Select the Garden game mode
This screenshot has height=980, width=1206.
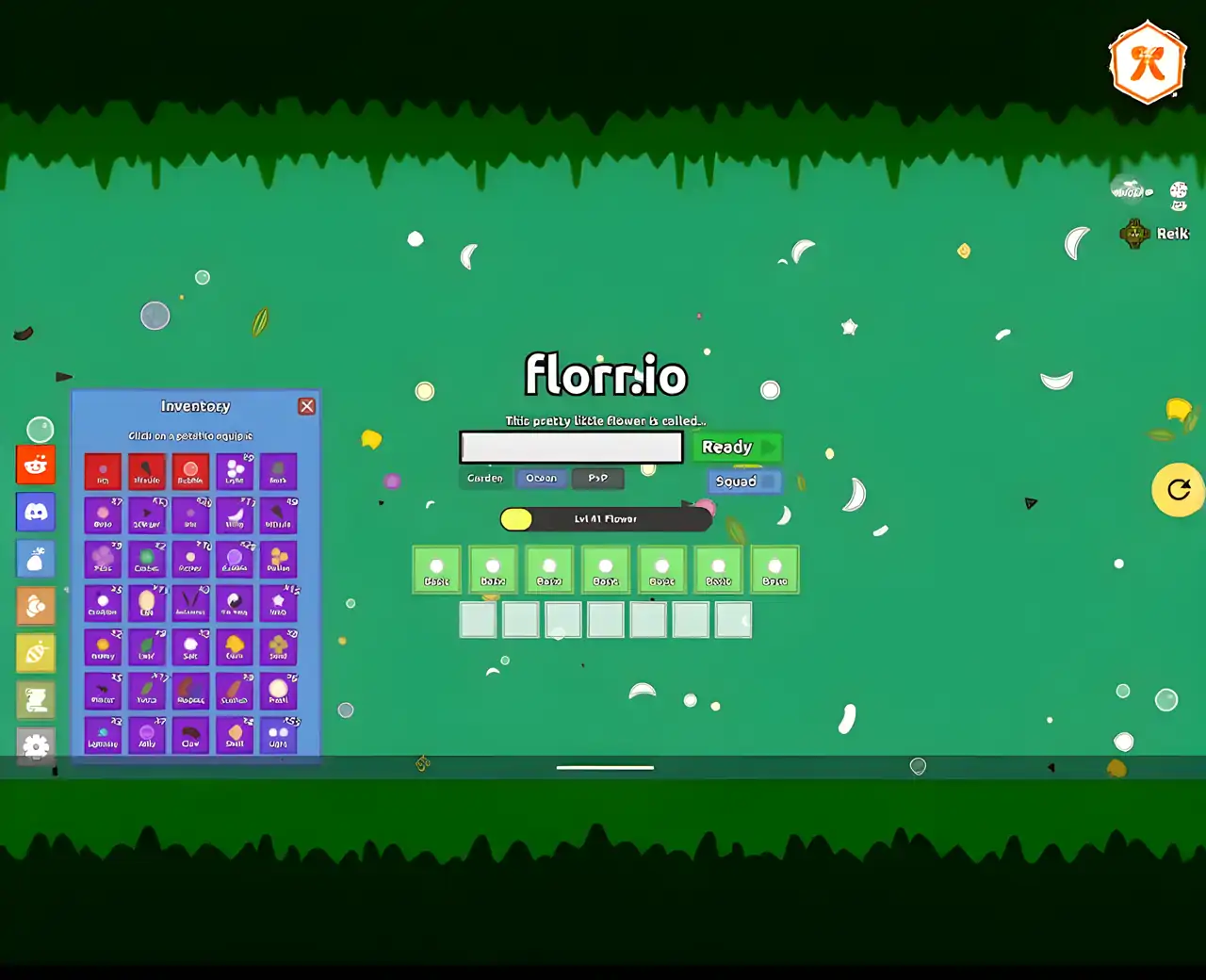coord(483,478)
